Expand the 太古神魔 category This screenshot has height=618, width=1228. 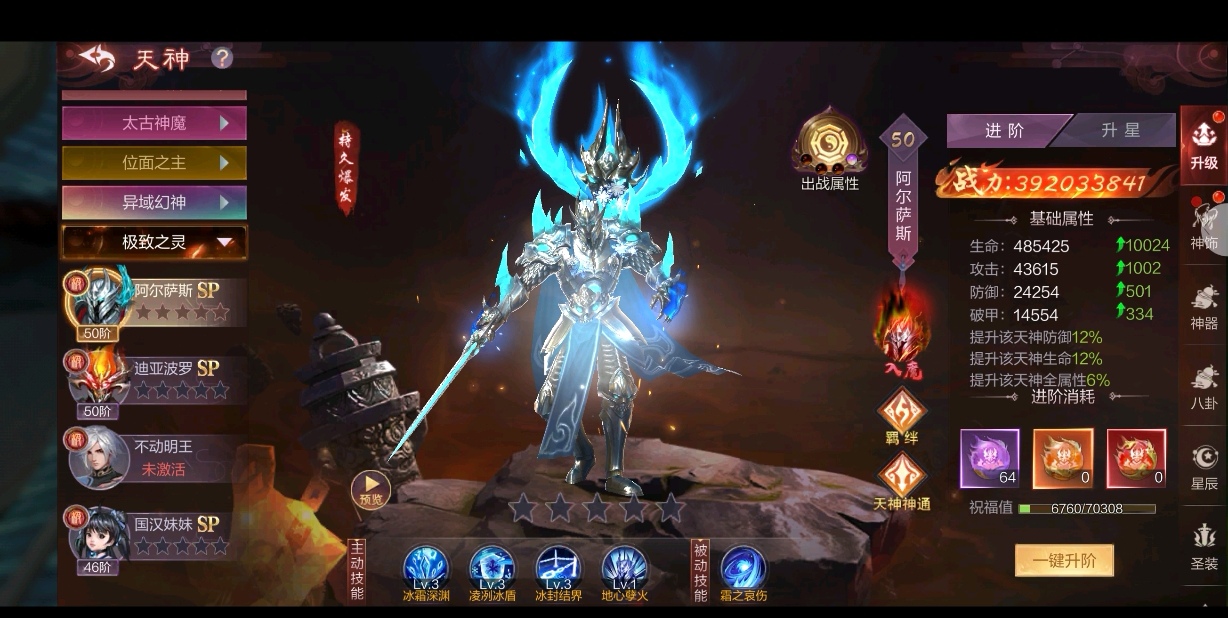pyautogui.click(x=154, y=123)
